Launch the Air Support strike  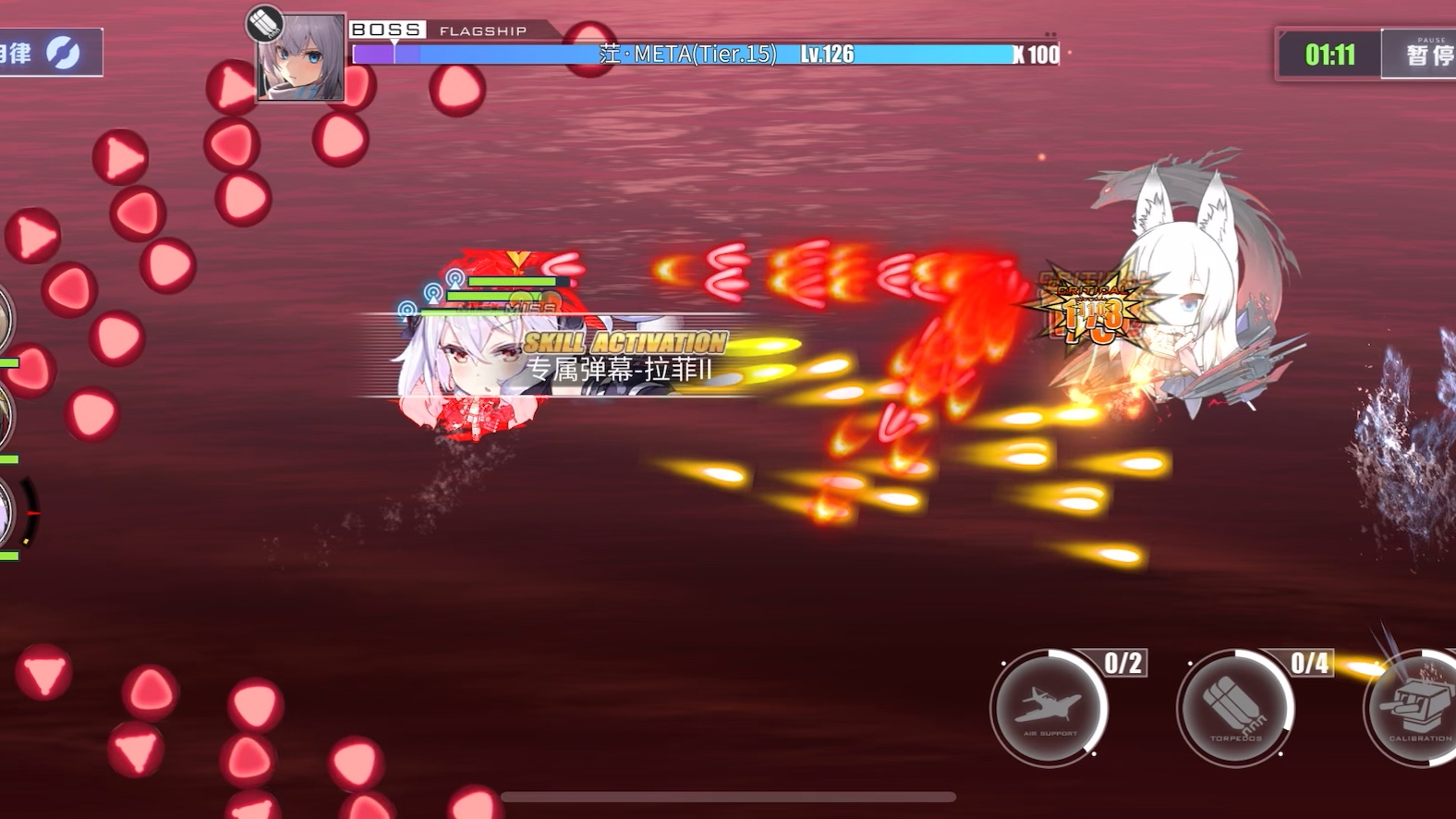point(1050,708)
